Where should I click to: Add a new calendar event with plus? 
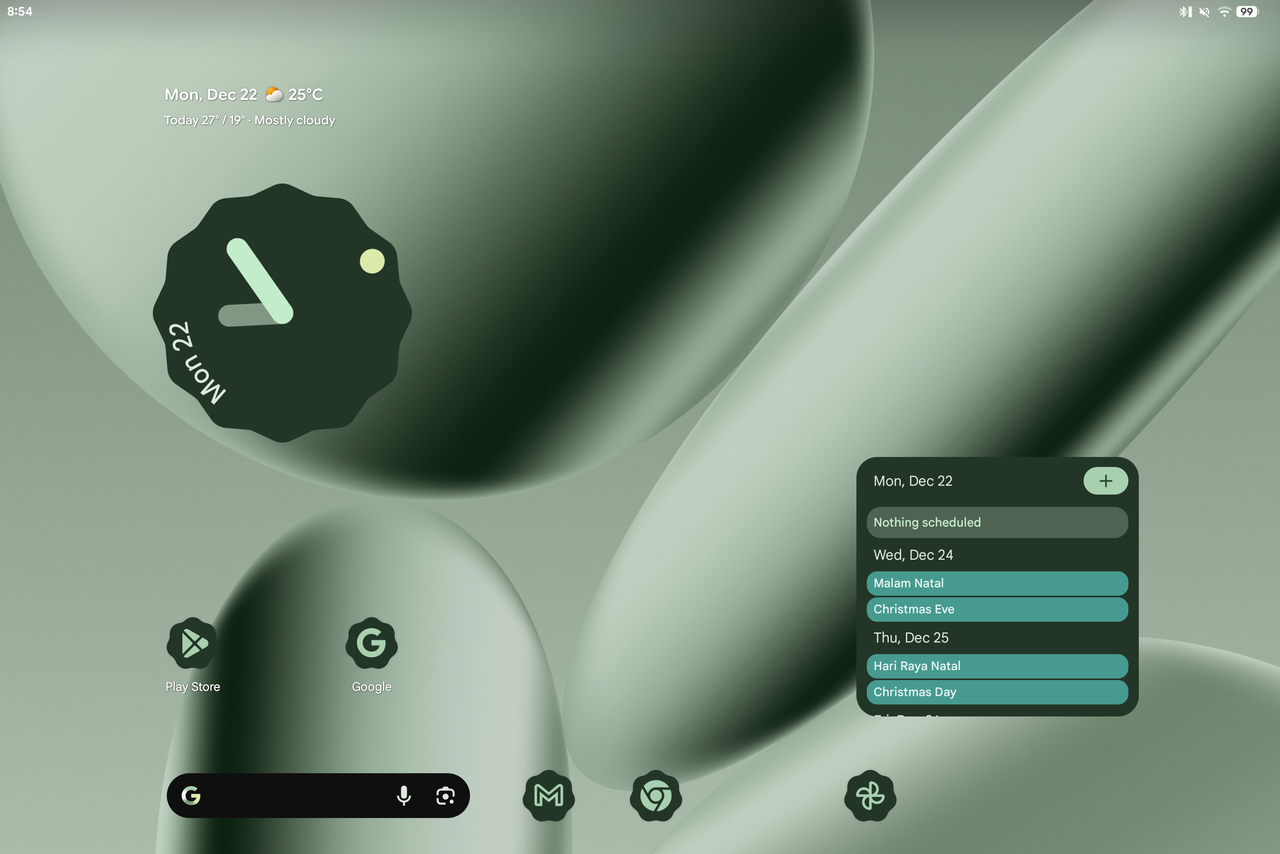click(x=1105, y=481)
